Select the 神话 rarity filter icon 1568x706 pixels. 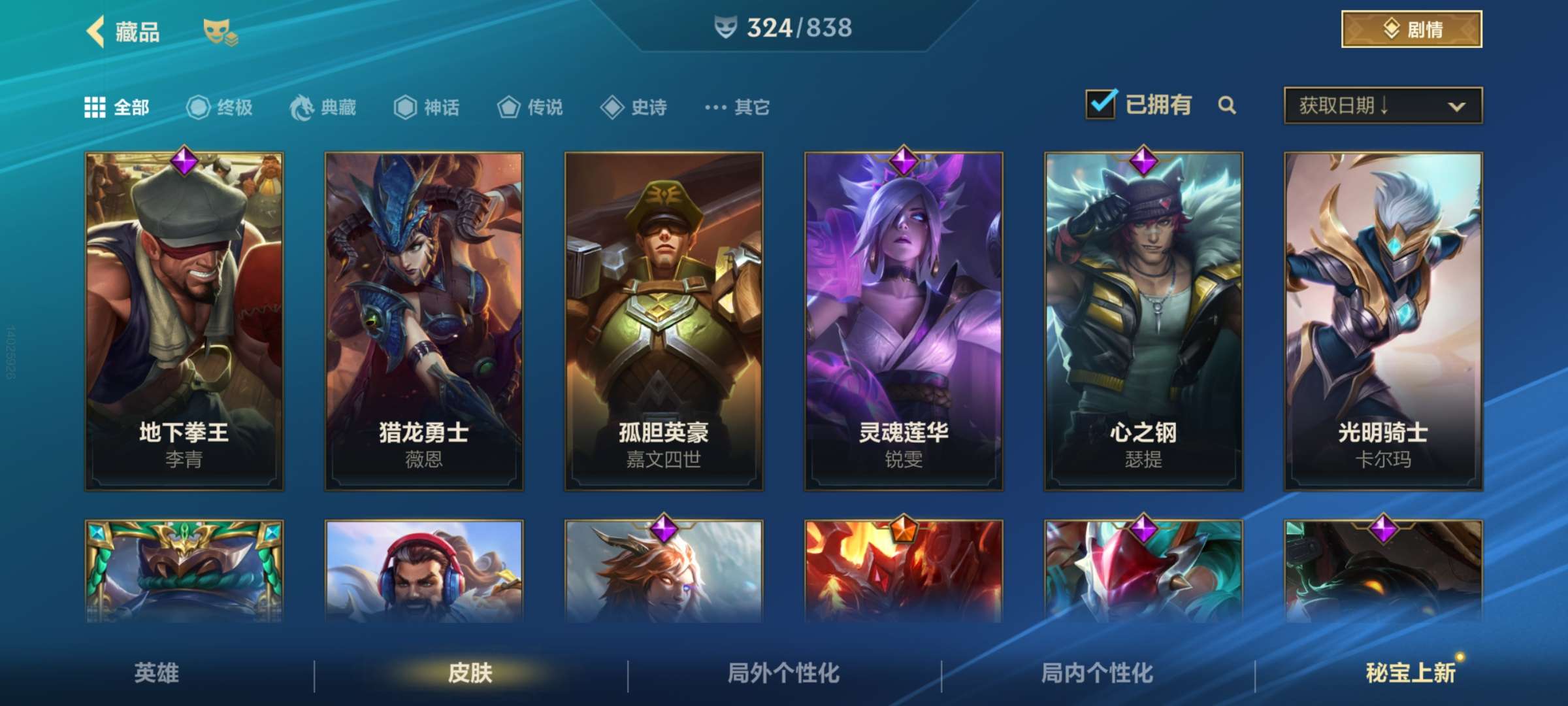pyautogui.click(x=405, y=107)
